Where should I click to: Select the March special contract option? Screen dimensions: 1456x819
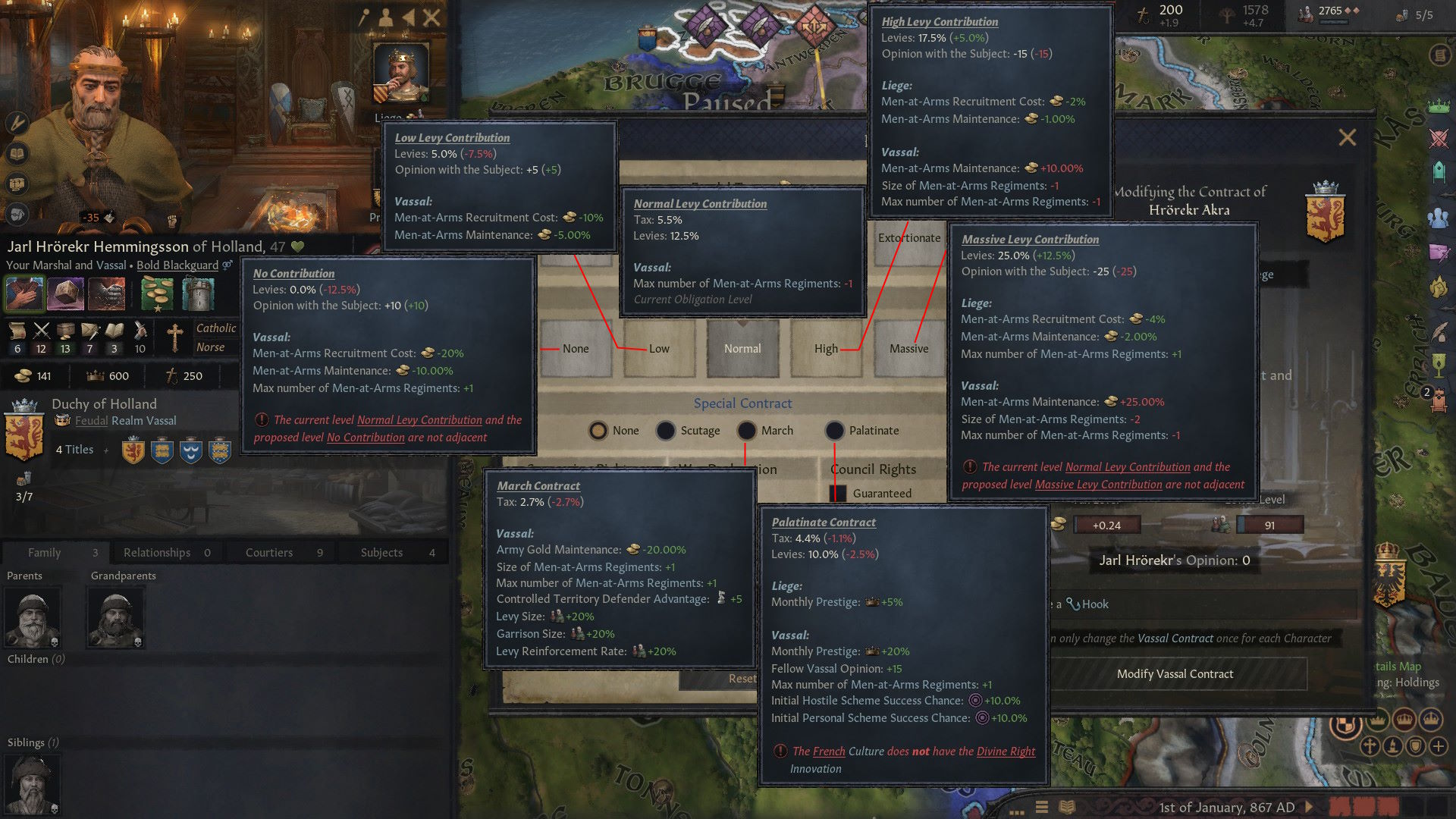tap(747, 431)
